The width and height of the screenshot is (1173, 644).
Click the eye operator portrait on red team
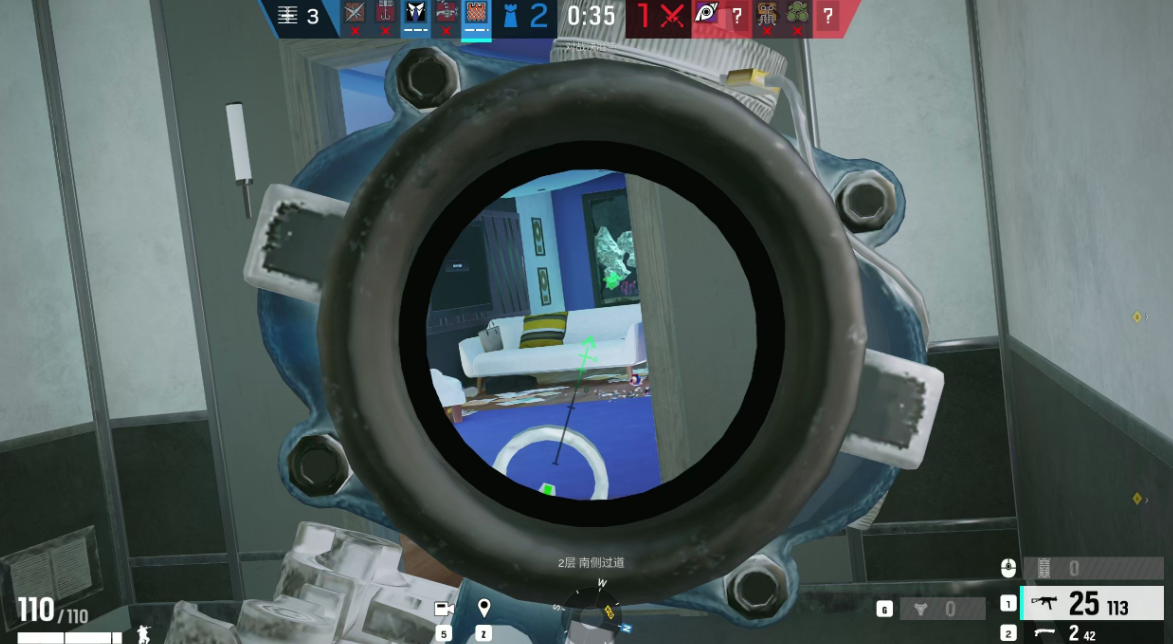706,14
